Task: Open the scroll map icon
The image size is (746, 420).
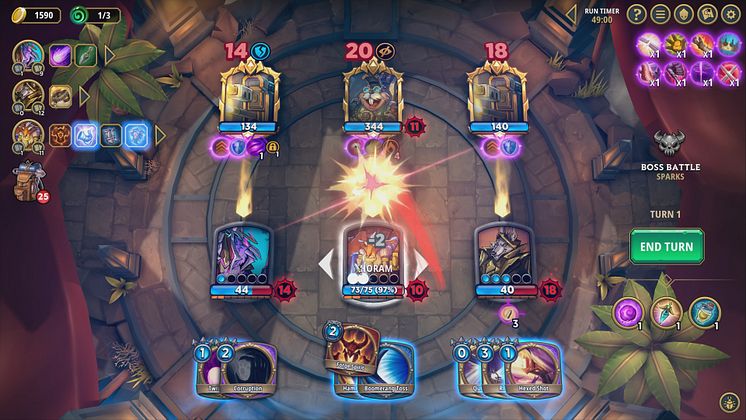Action: pos(707,14)
